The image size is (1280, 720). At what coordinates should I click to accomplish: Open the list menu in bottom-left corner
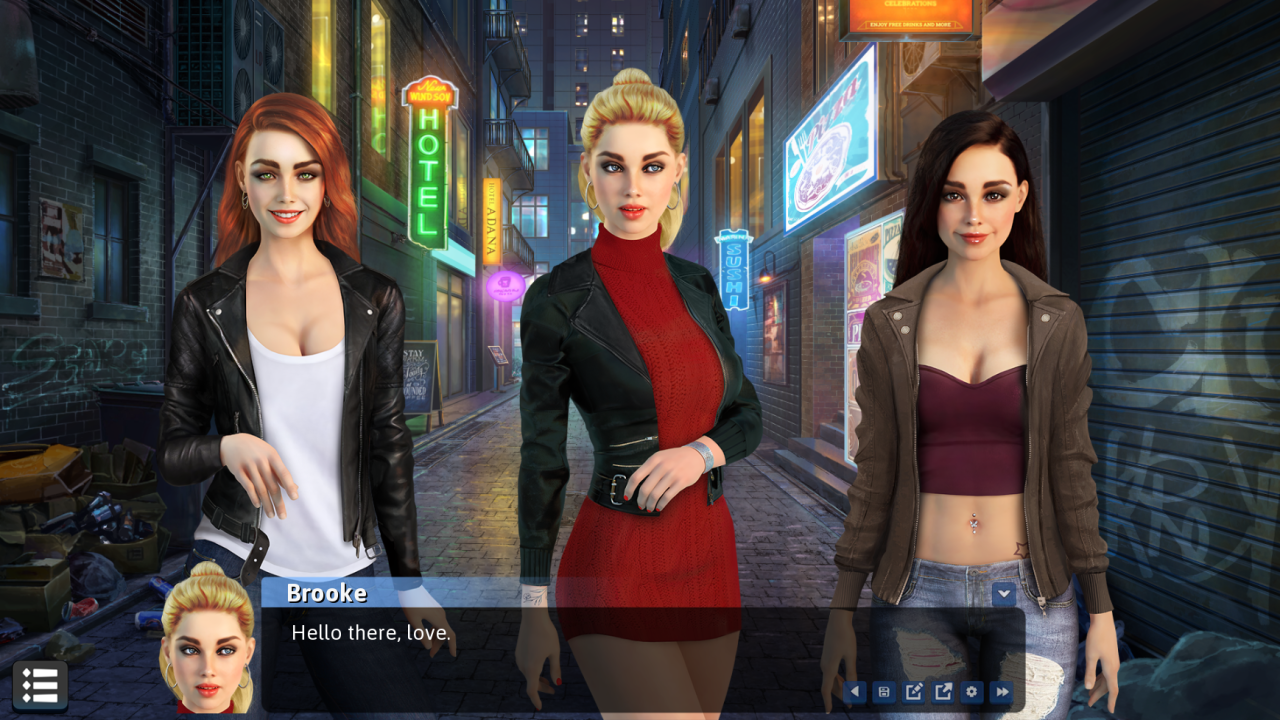(x=40, y=686)
